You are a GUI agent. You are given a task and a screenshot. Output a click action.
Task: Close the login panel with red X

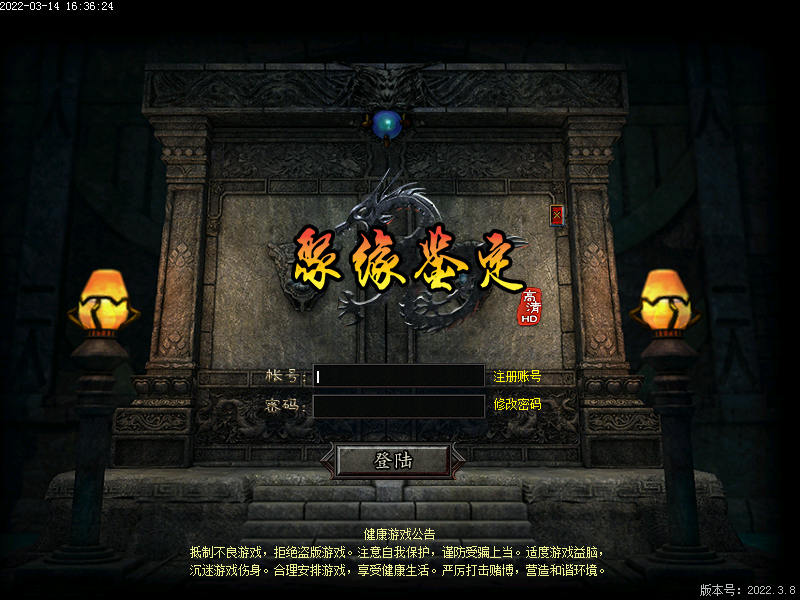557,215
